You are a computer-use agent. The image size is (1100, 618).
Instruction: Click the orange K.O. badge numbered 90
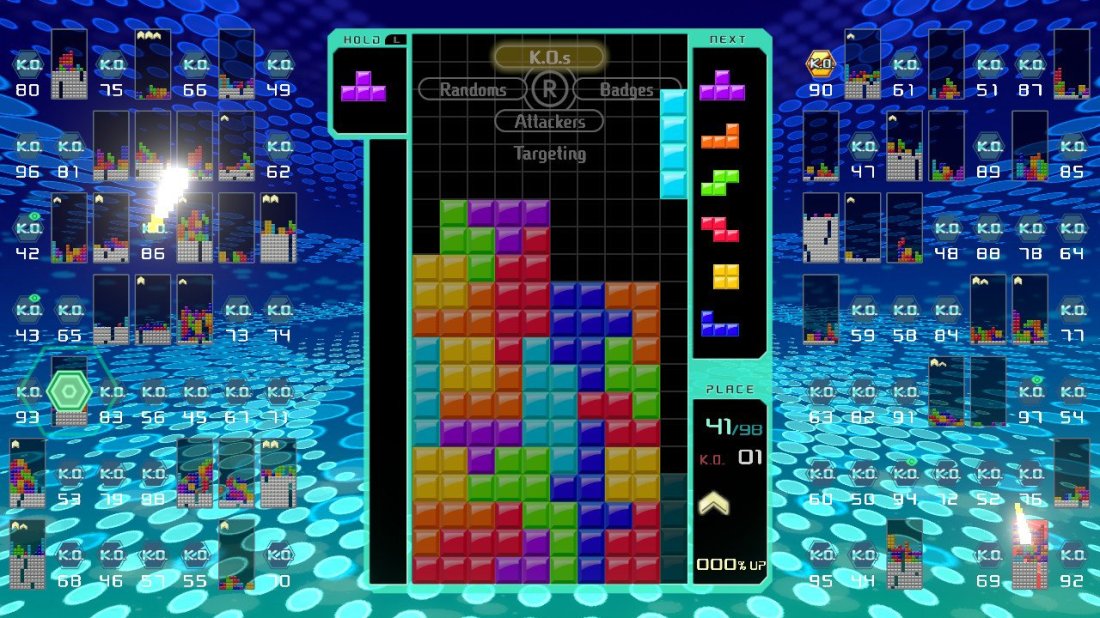coord(821,65)
